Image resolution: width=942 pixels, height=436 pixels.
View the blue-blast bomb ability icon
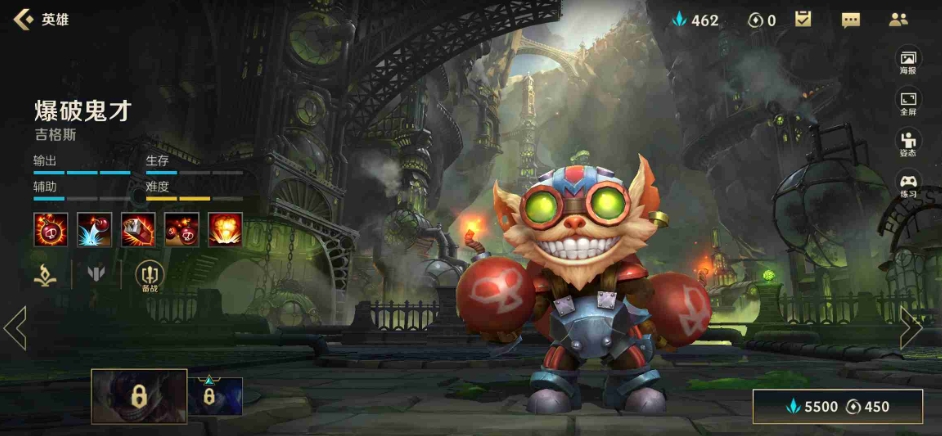(x=94, y=229)
